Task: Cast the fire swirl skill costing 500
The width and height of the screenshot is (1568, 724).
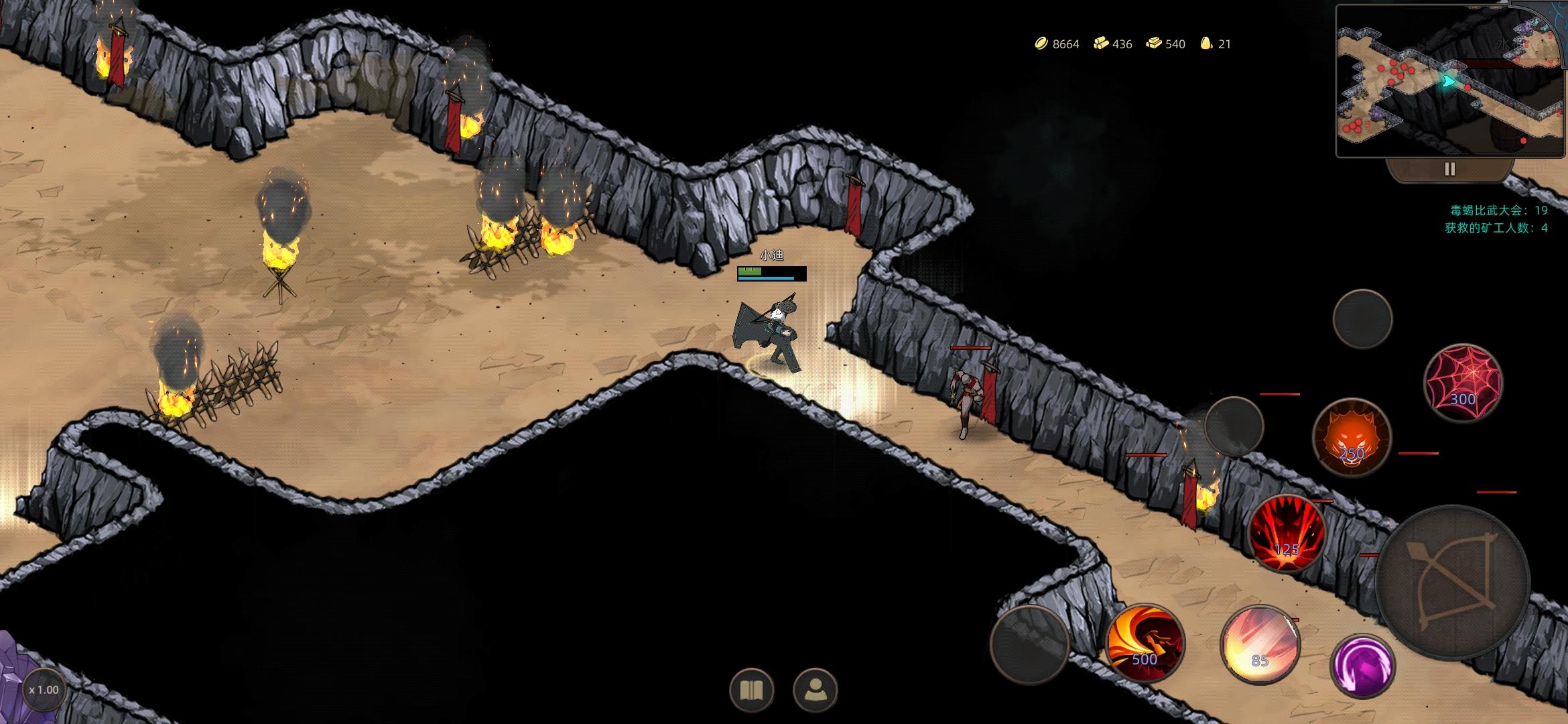Action: point(1145,644)
